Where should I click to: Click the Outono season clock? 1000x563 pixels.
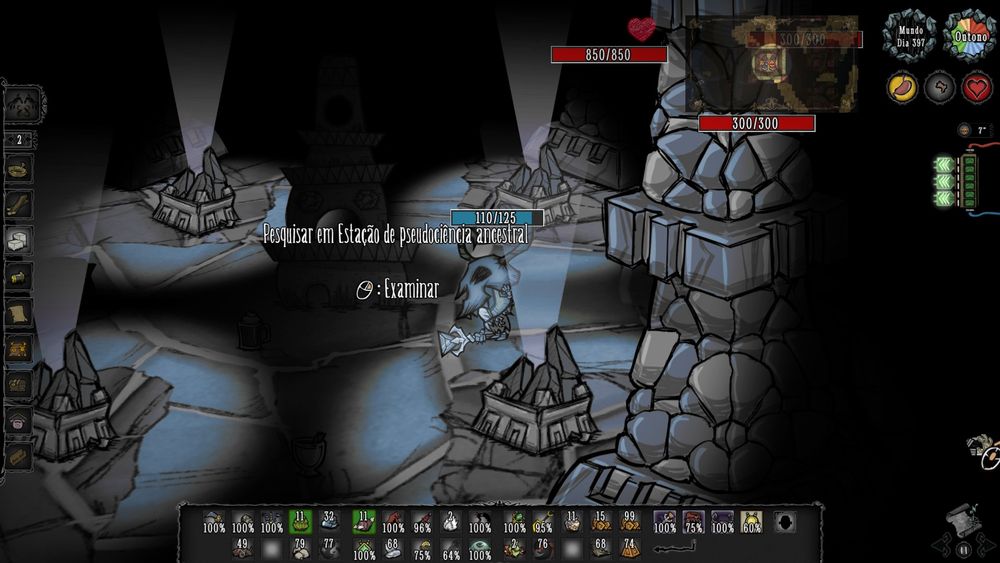coord(969,35)
